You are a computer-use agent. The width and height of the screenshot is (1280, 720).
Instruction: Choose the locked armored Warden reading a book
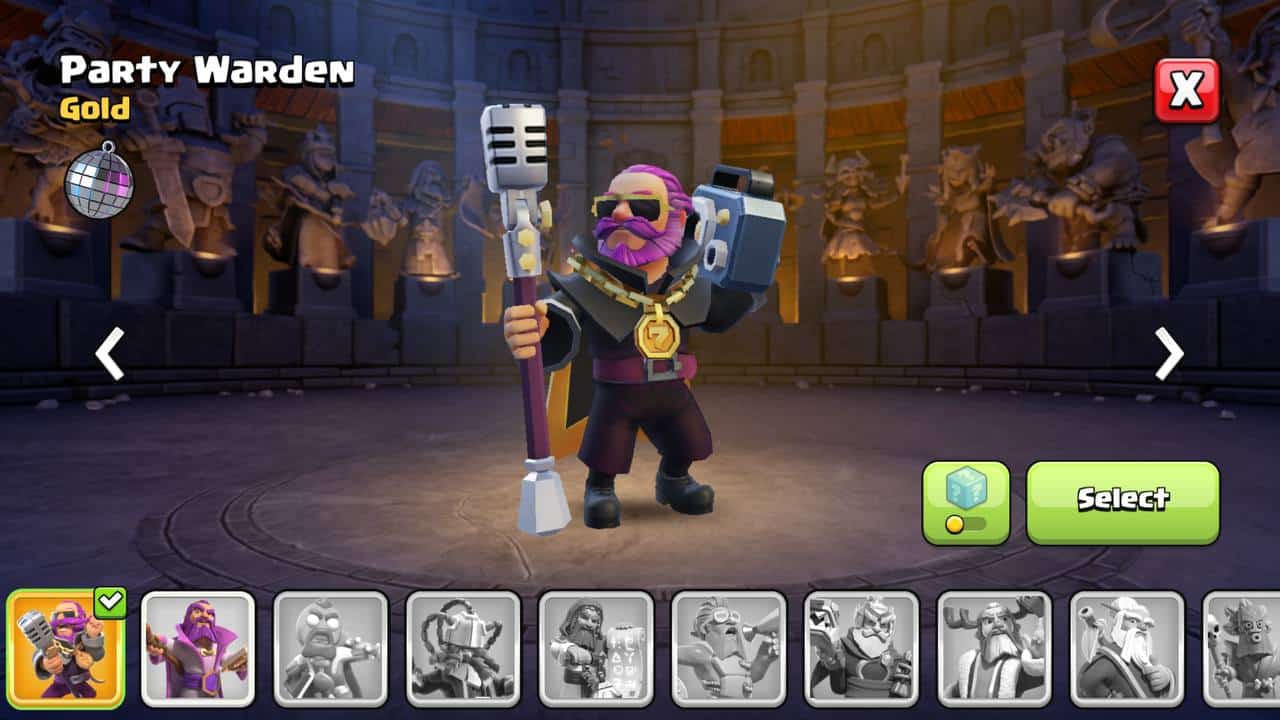(861, 648)
